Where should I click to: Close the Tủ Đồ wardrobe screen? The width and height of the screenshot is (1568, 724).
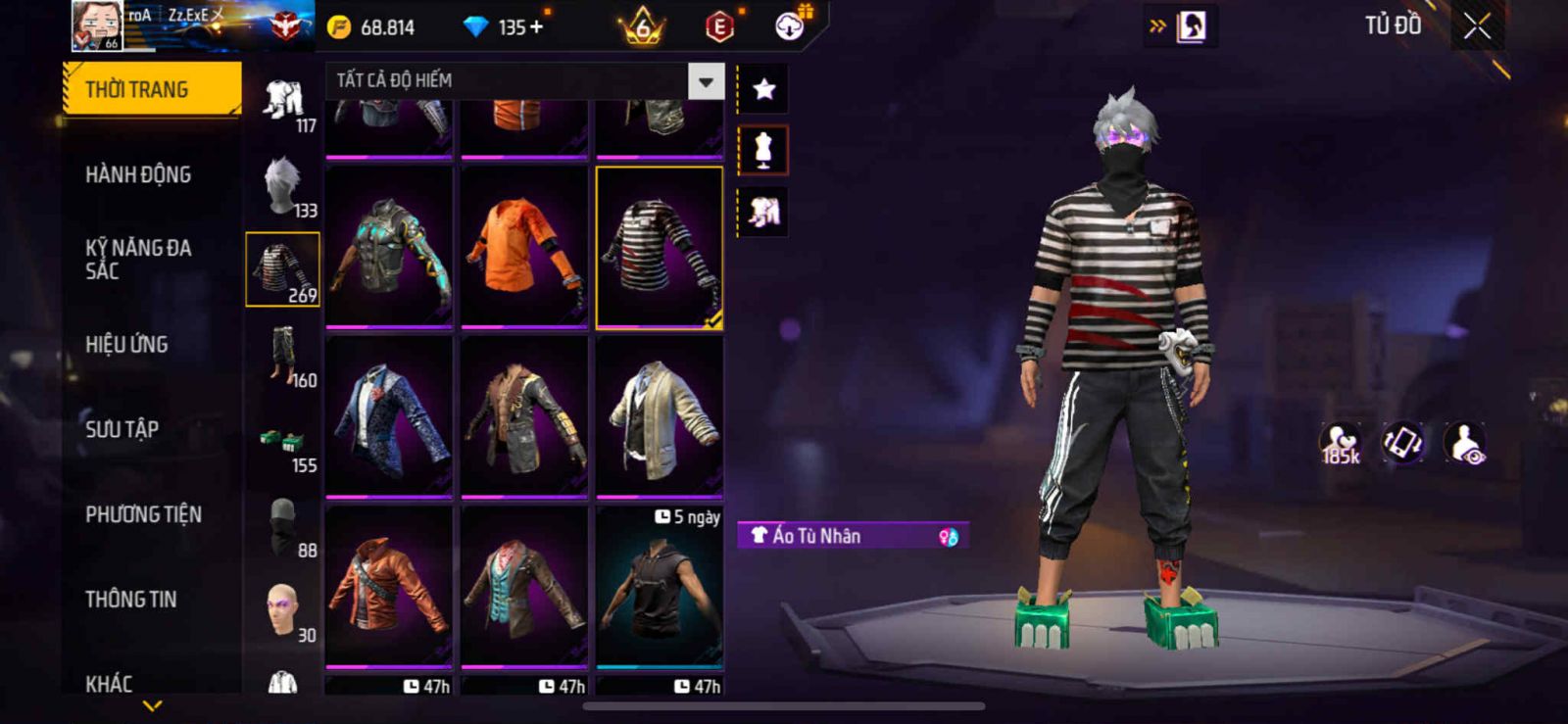tap(1477, 26)
